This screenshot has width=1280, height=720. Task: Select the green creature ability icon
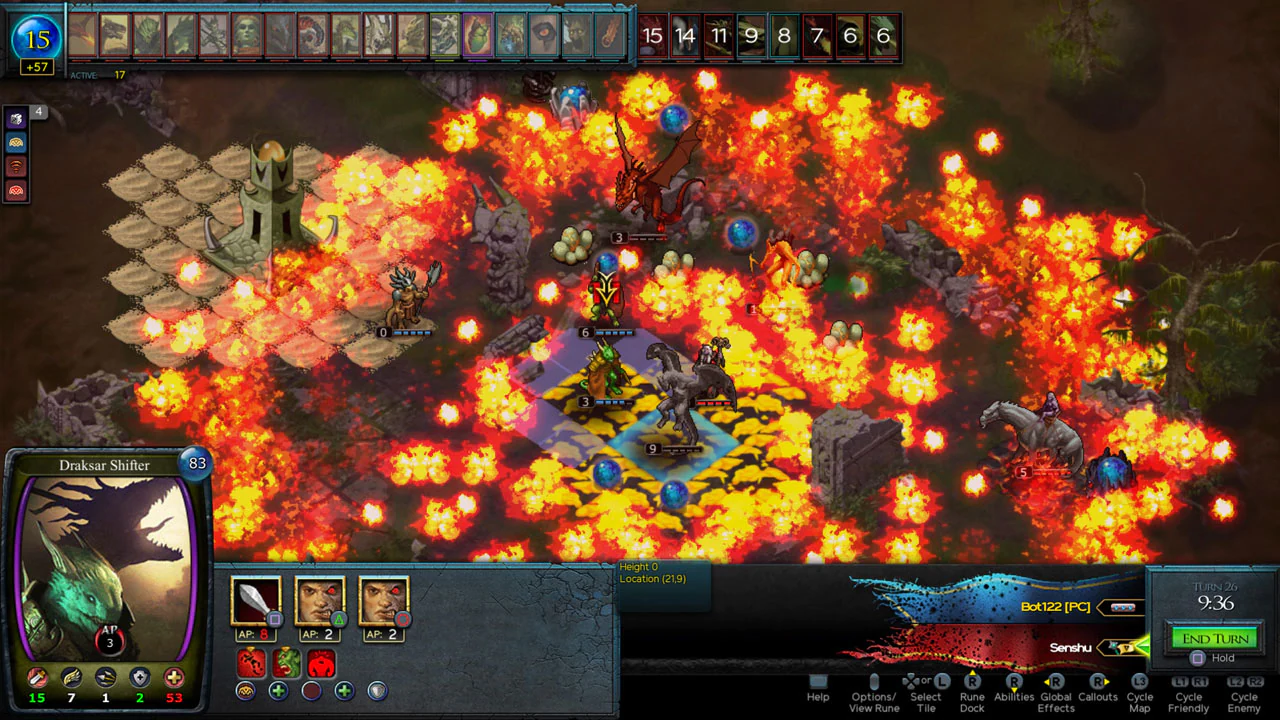point(287,662)
